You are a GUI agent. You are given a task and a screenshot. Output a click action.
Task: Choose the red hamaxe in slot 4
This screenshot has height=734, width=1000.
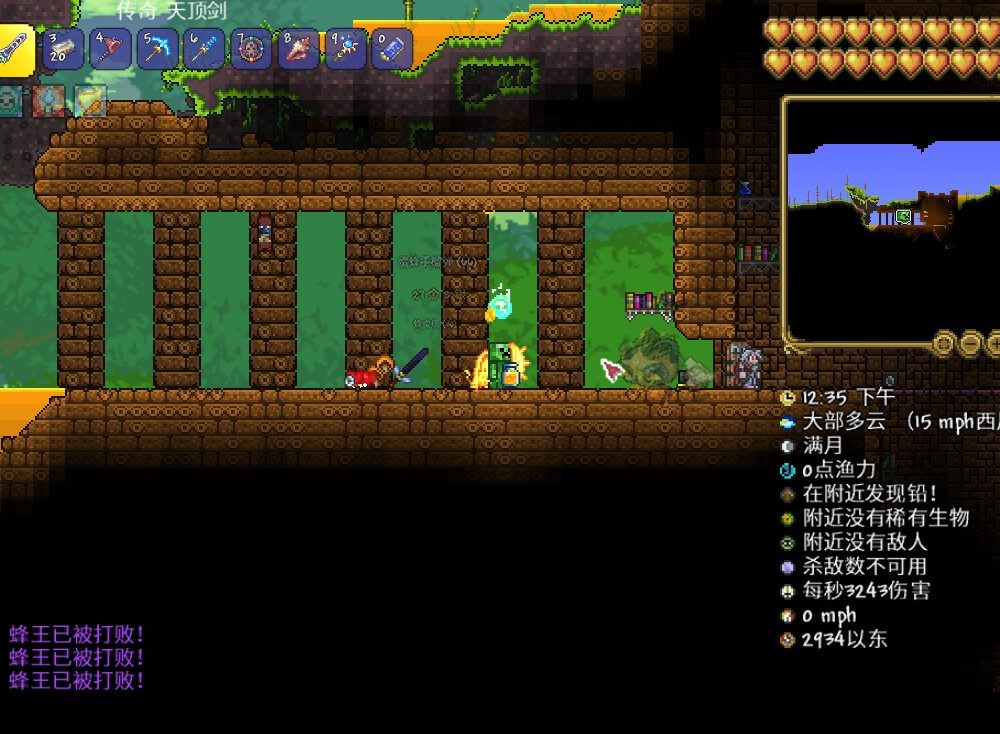[x=111, y=49]
